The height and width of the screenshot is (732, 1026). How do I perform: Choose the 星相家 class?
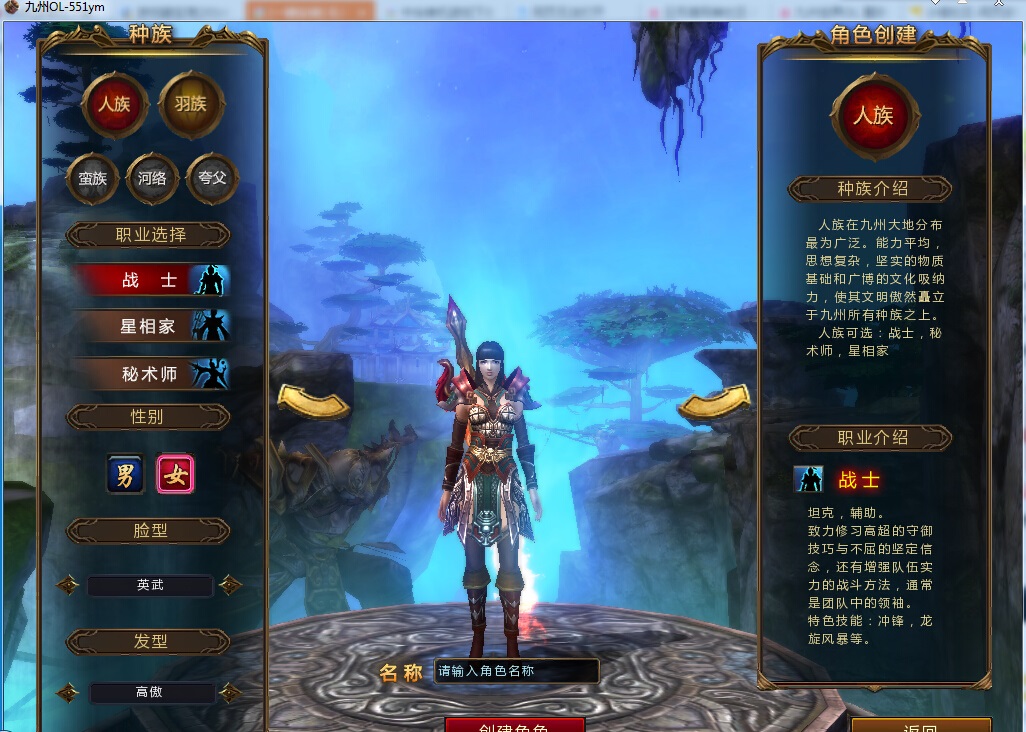(x=152, y=326)
